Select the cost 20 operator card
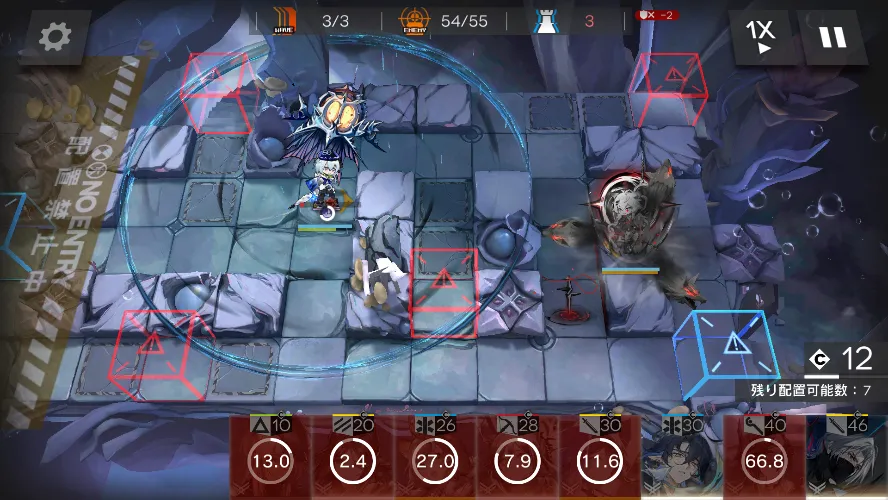 (x=352, y=458)
